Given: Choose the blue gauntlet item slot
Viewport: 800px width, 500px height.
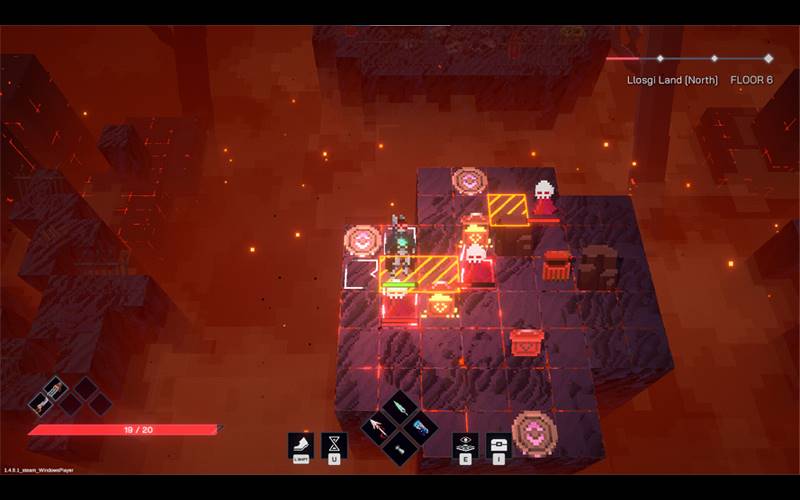Looking at the screenshot, I should pyautogui.click(x=421, y=428).
